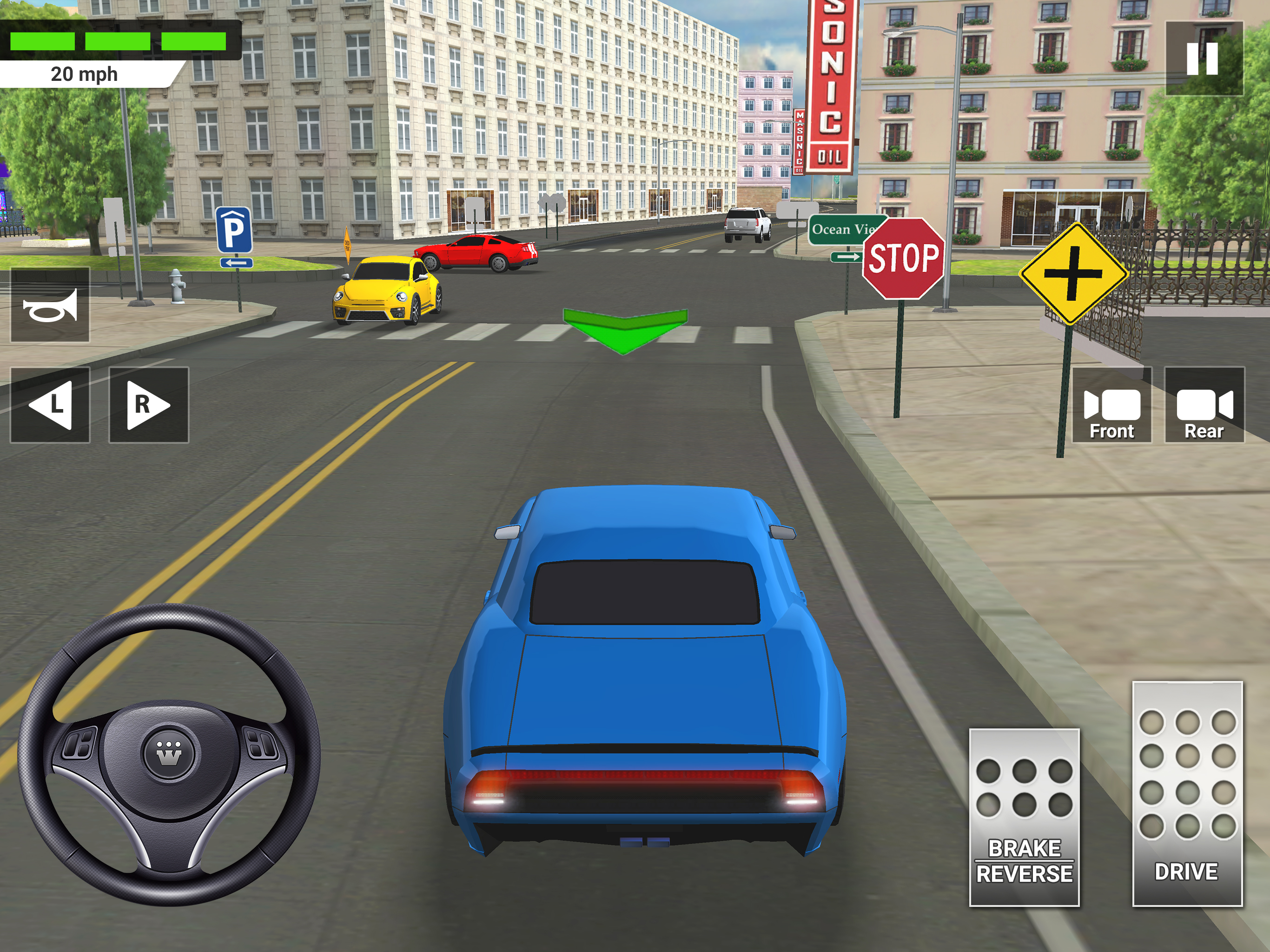Activate the right turn signal
Viewport: 1270px width, 952px height.
149,405
